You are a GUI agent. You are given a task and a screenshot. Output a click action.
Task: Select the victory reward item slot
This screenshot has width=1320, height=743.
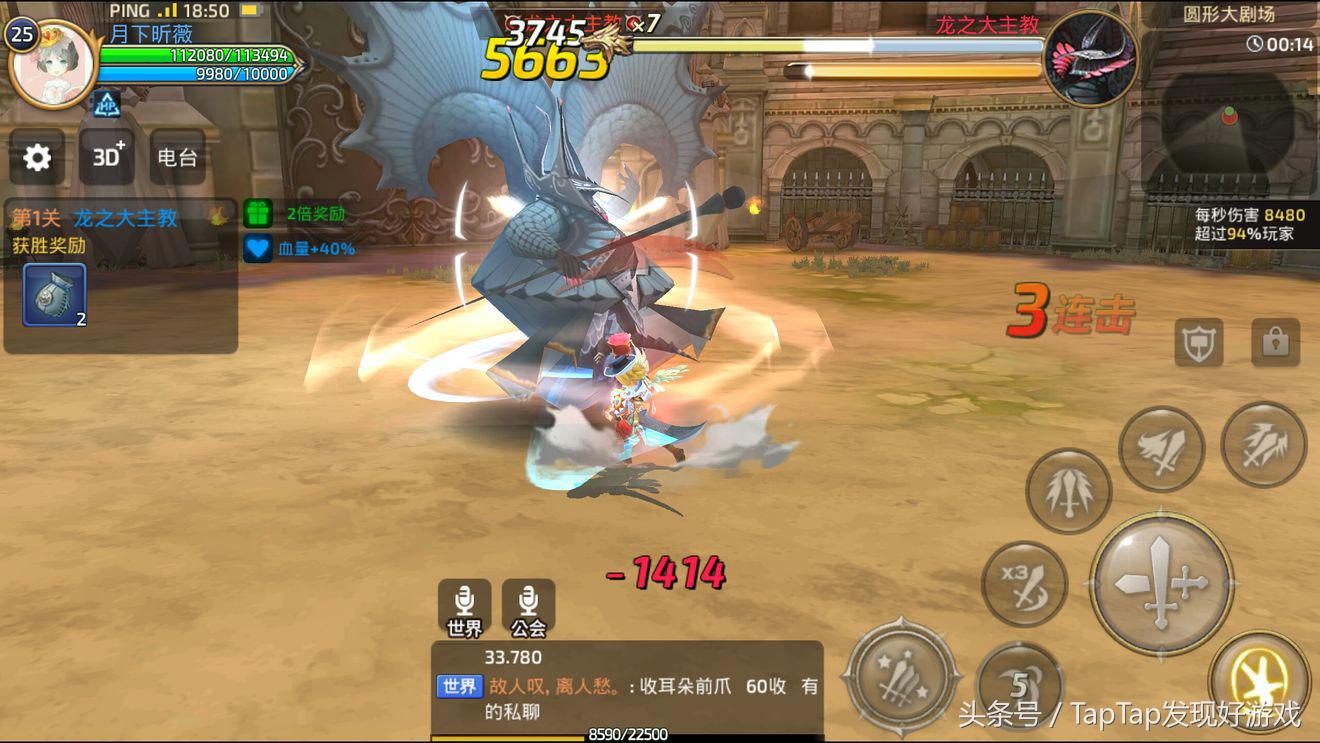click(x=54, y=295)
